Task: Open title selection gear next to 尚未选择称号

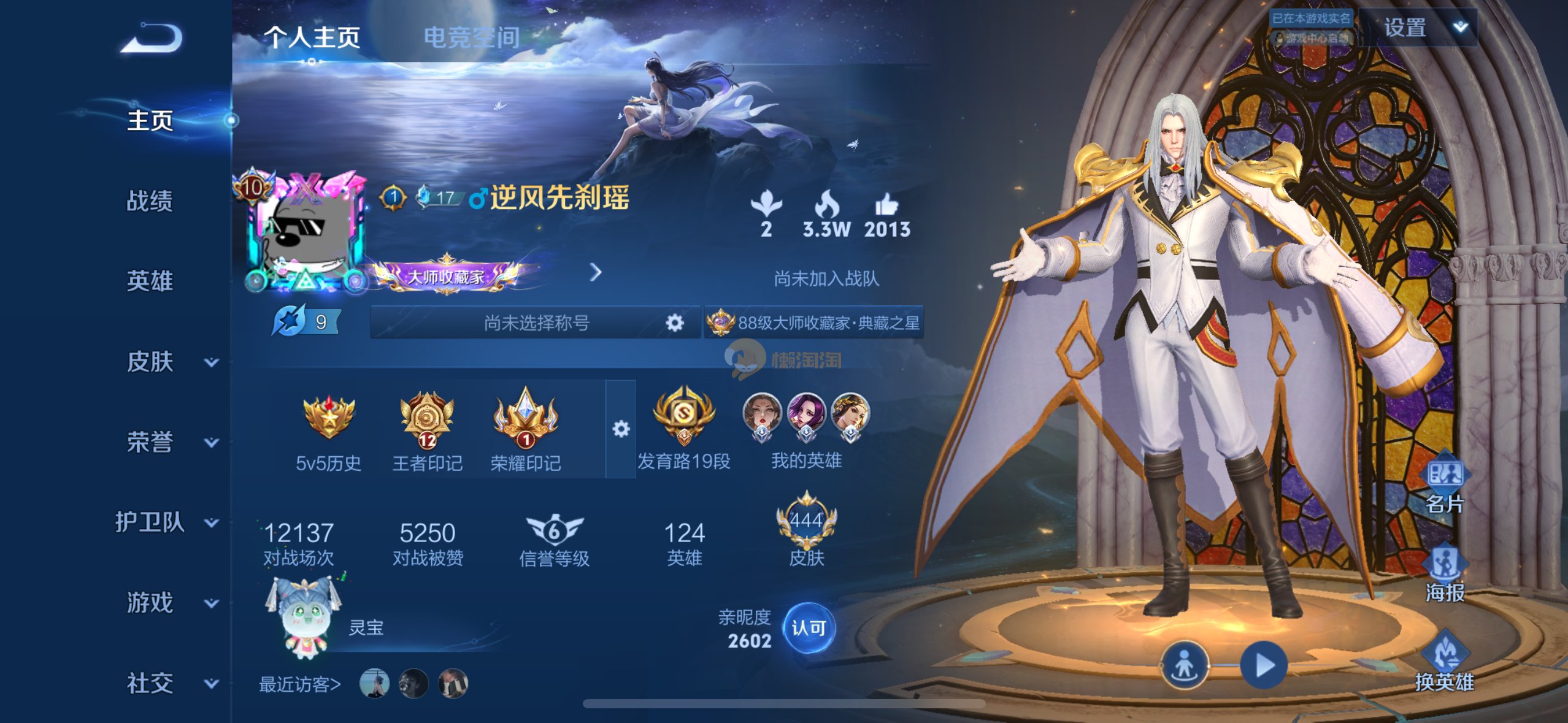Action: tap(674, 323)
